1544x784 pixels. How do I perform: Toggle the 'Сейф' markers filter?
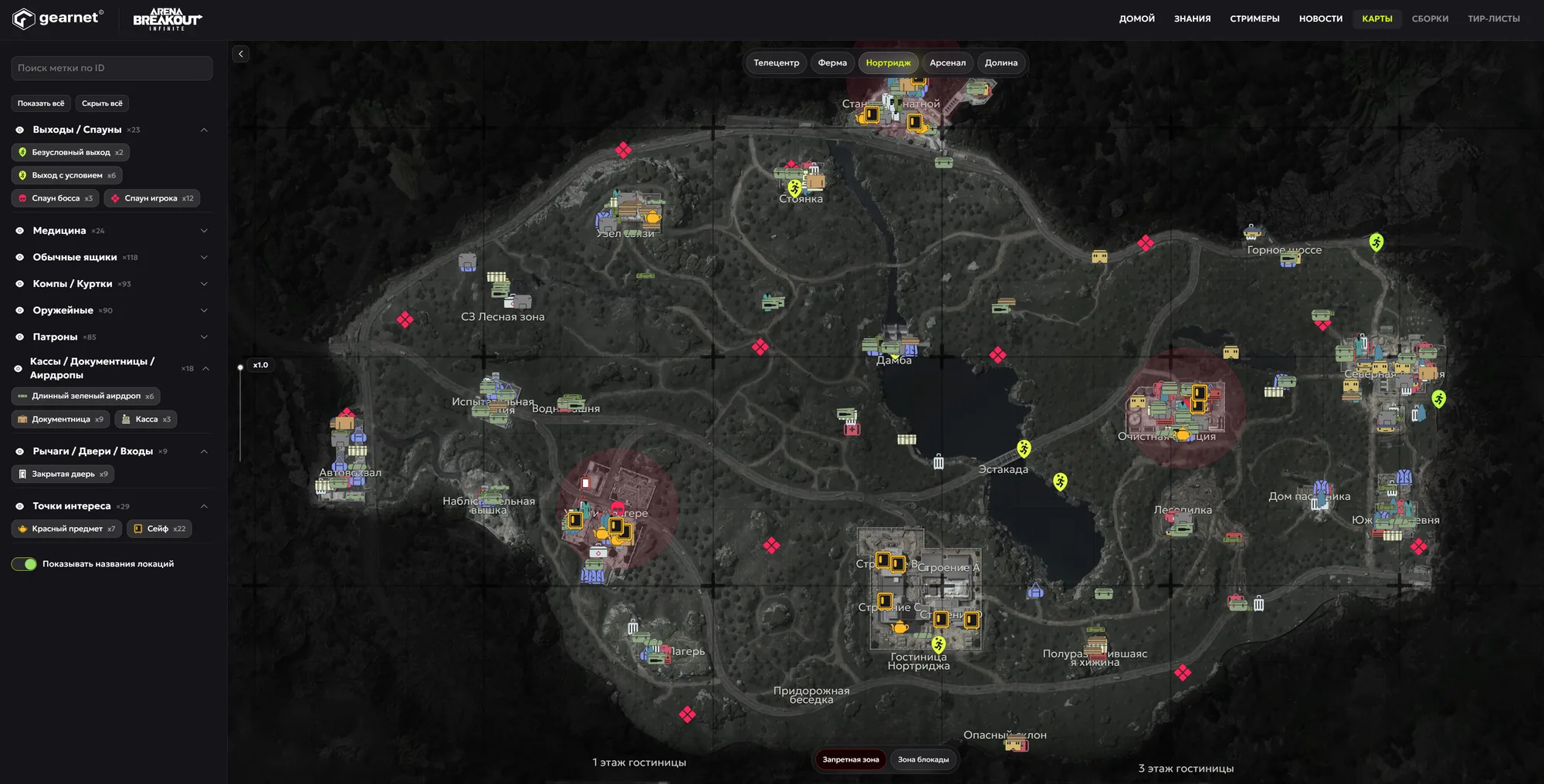pyautogui.click(x=159, y=529)
